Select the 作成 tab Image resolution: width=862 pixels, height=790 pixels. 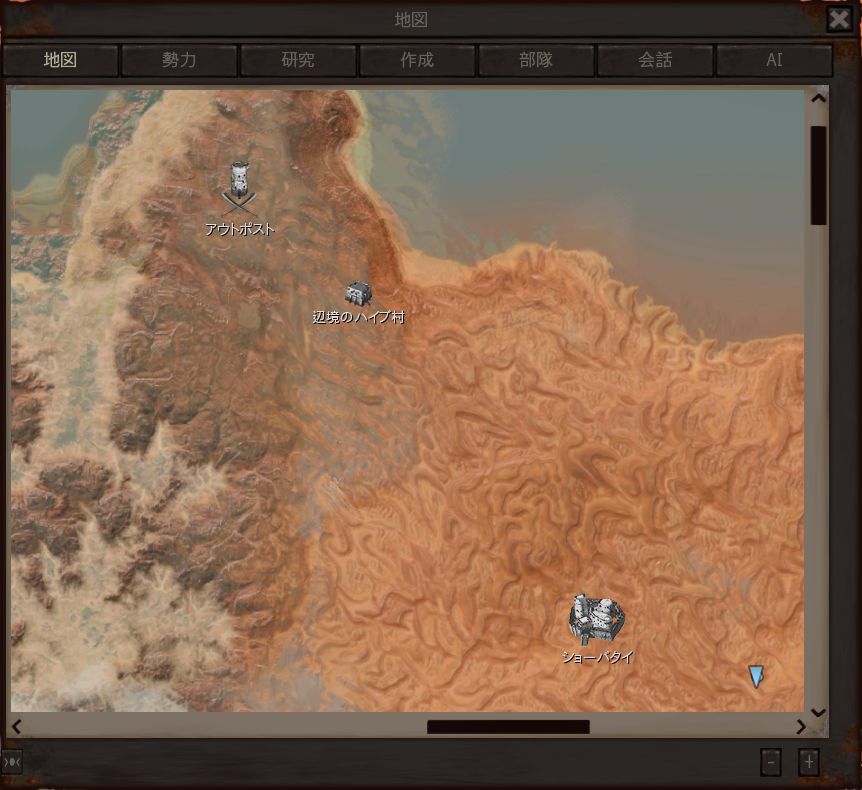[417, 60]
